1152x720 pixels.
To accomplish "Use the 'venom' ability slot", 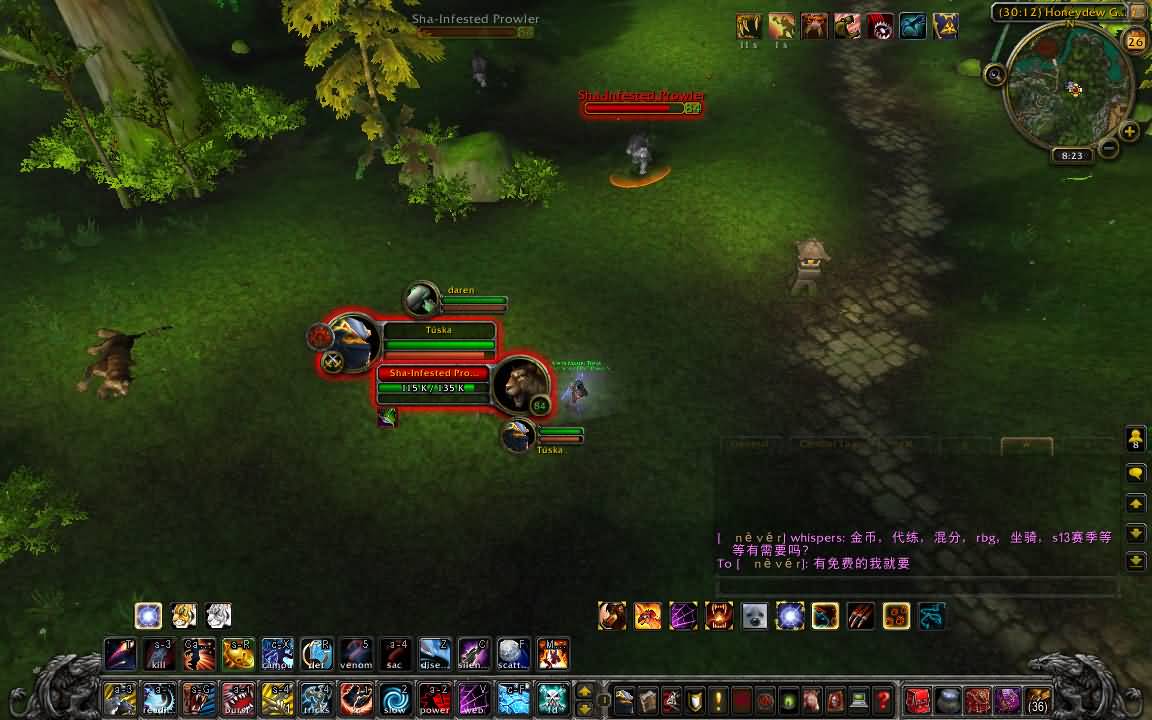I will [356, 654].
